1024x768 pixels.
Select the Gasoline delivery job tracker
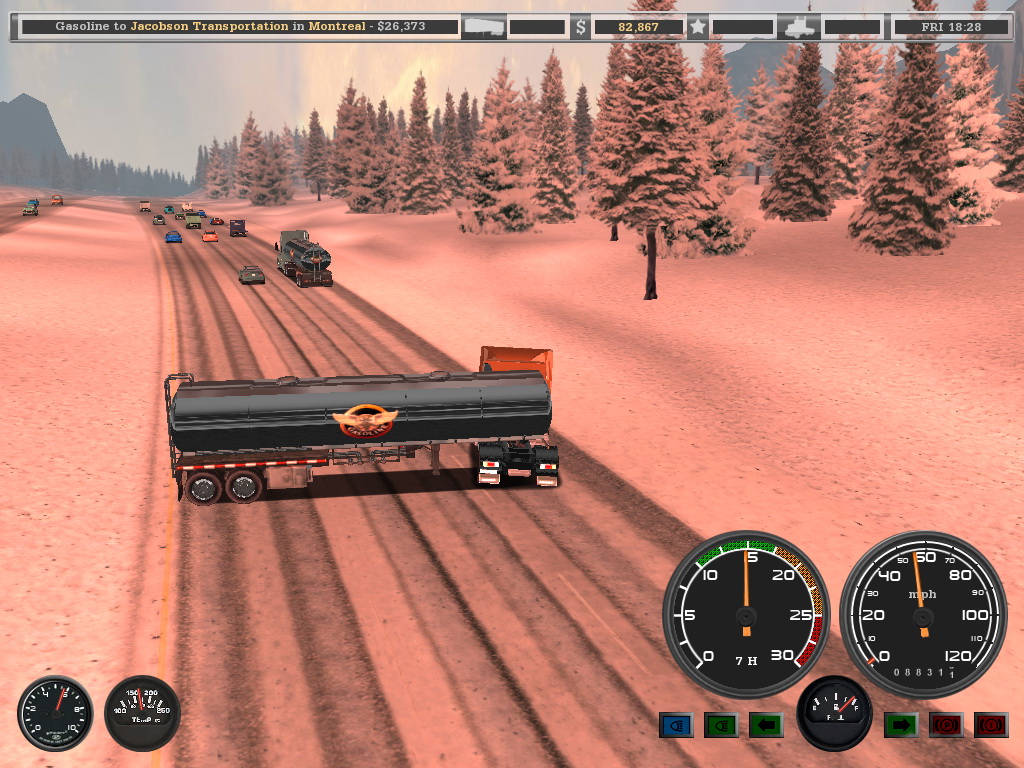[238, 27]
